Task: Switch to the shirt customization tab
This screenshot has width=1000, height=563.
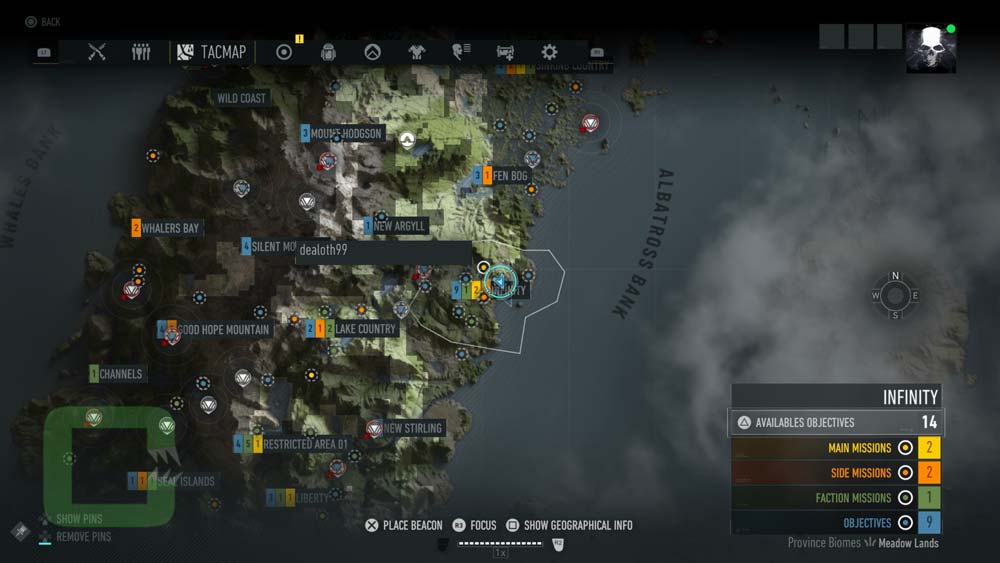Action: click(417, 52)
